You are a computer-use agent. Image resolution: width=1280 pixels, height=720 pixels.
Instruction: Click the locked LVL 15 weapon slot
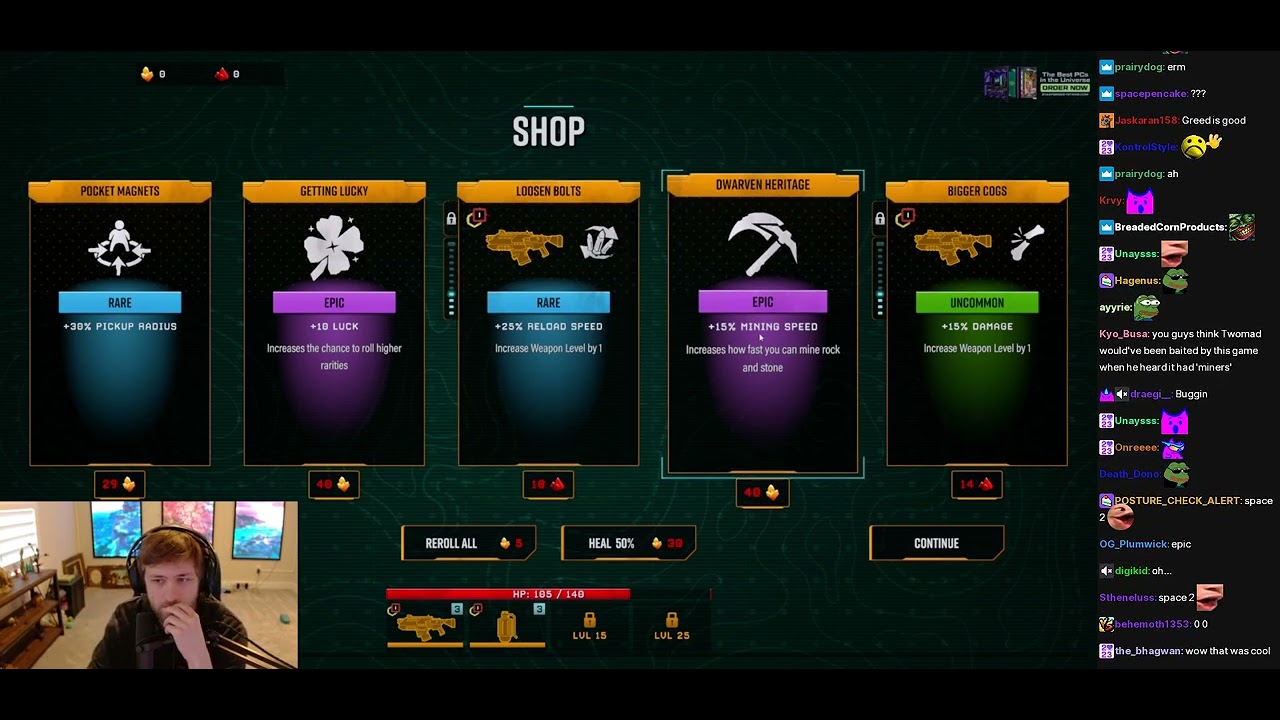589,627
